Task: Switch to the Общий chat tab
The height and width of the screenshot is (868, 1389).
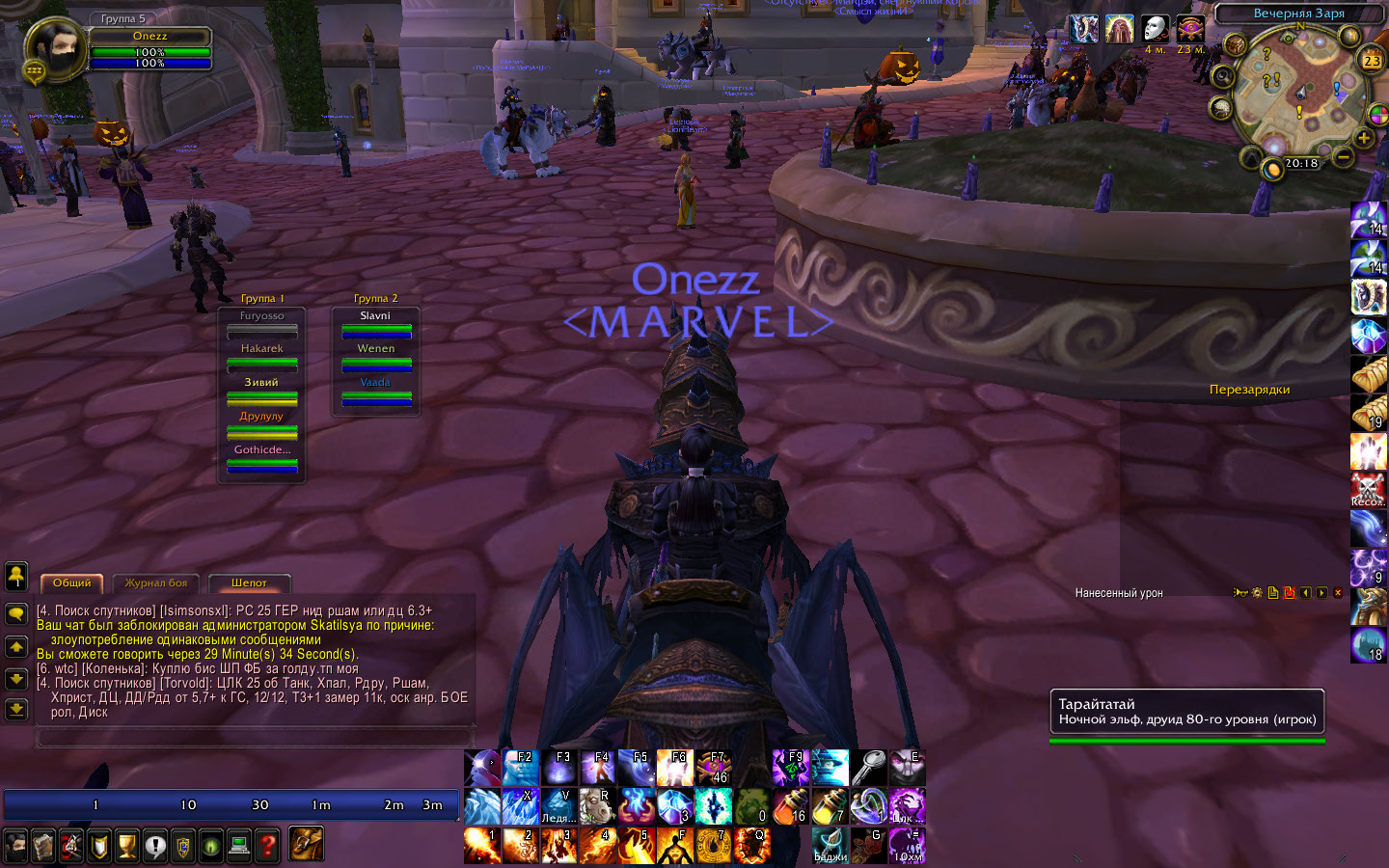Action: coord(72,583)
